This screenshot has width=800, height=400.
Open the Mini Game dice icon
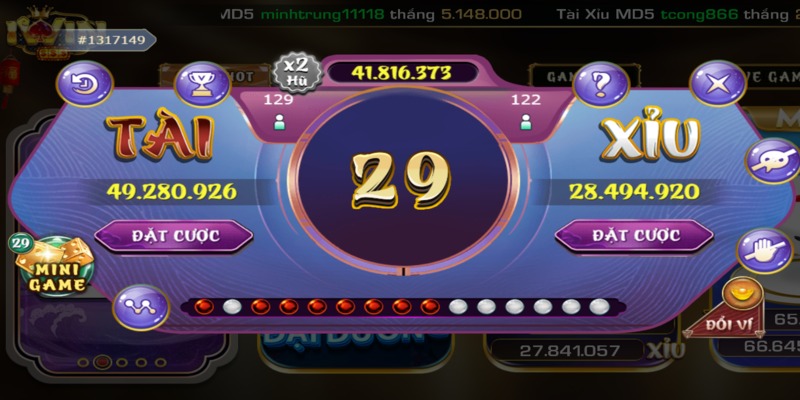tap(54, 267)
